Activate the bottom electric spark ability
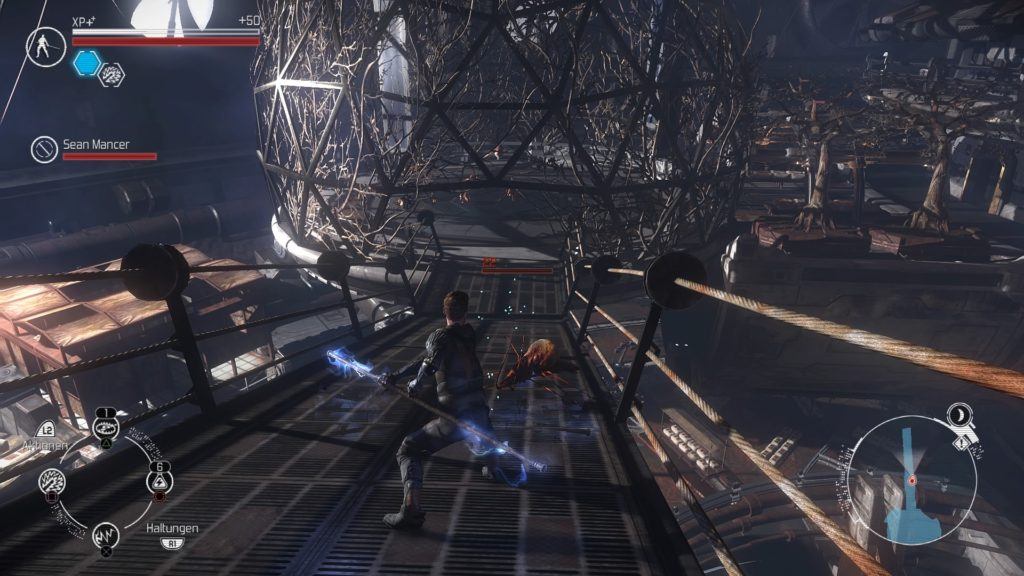 [x=106, y=536]
